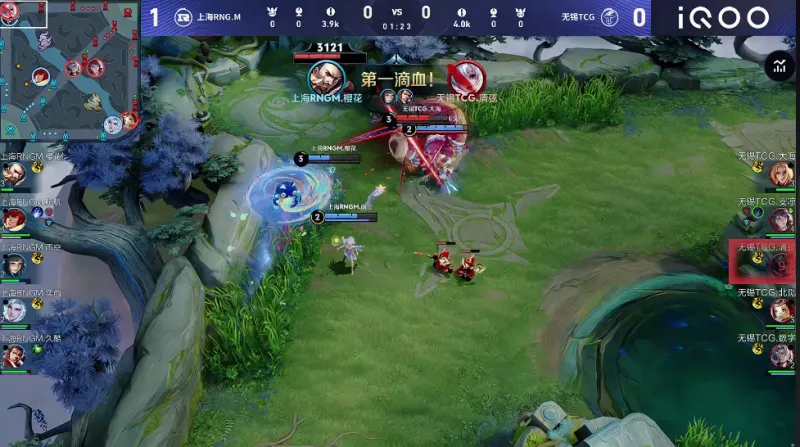800x447 pixels.
Task: Select the blonde TCG hero portrait
Action: 781,174
